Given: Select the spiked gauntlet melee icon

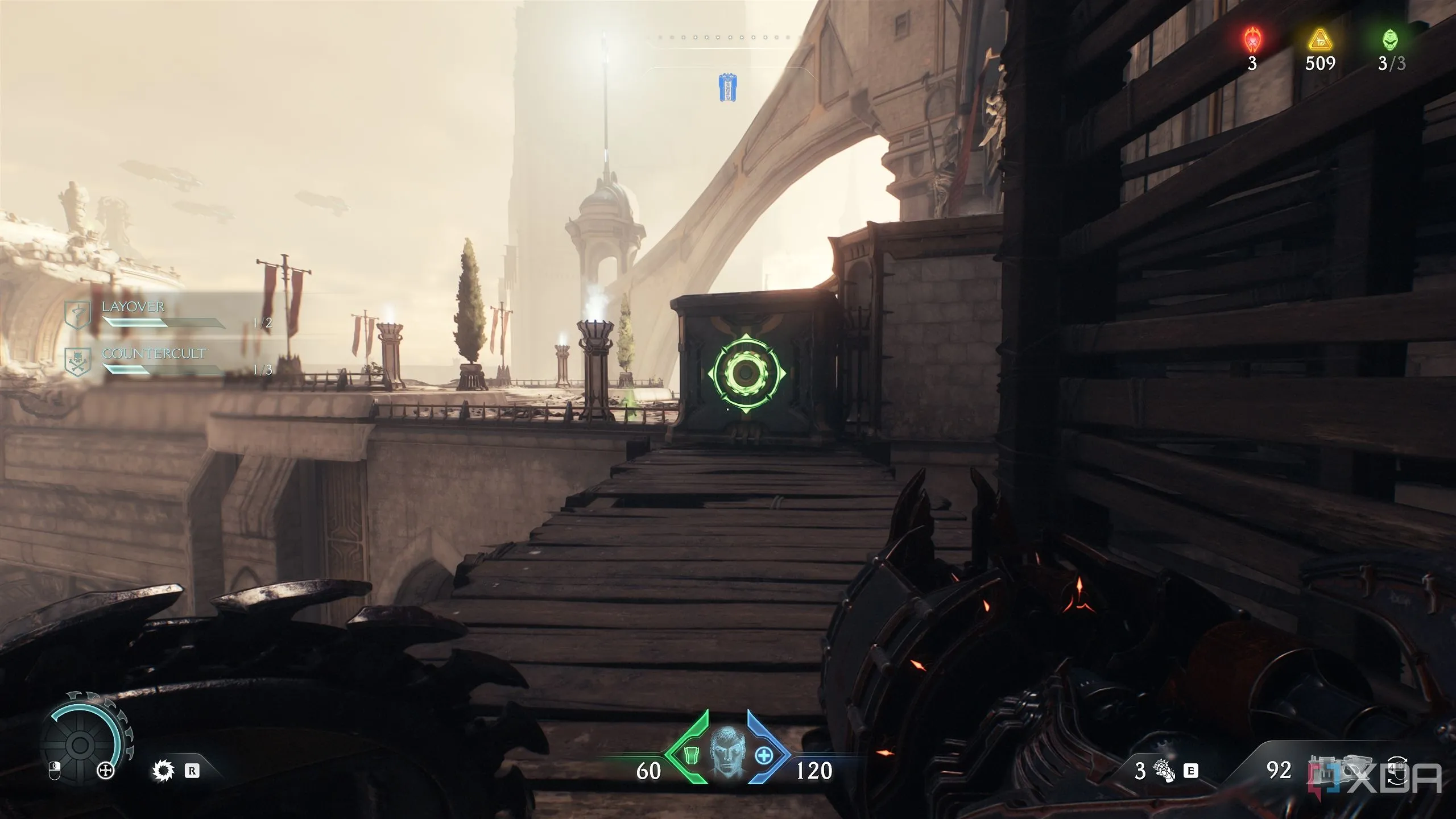Looking at the screenshot, I should coord(1163,771).
